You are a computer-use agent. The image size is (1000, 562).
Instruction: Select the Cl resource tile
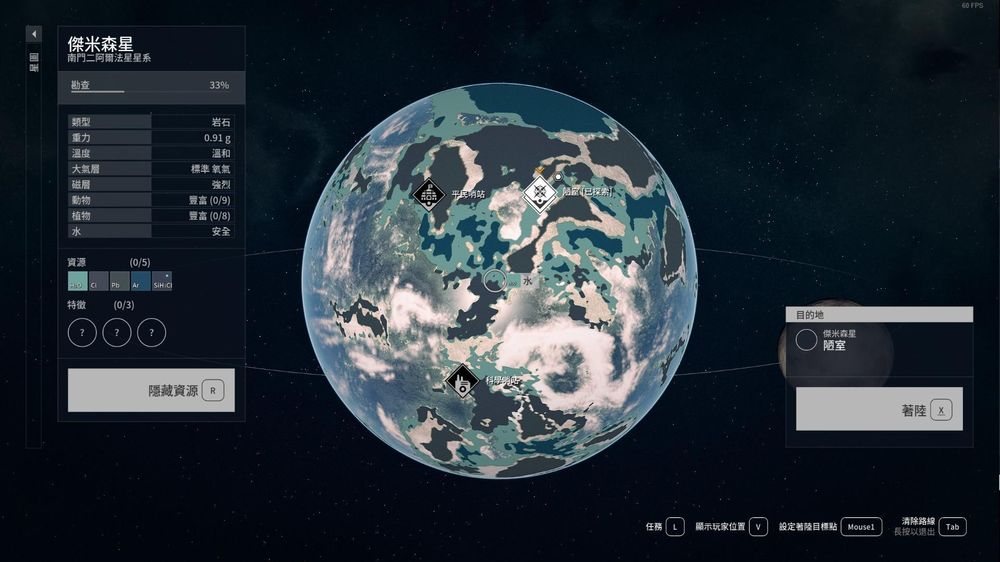point(99,281)
